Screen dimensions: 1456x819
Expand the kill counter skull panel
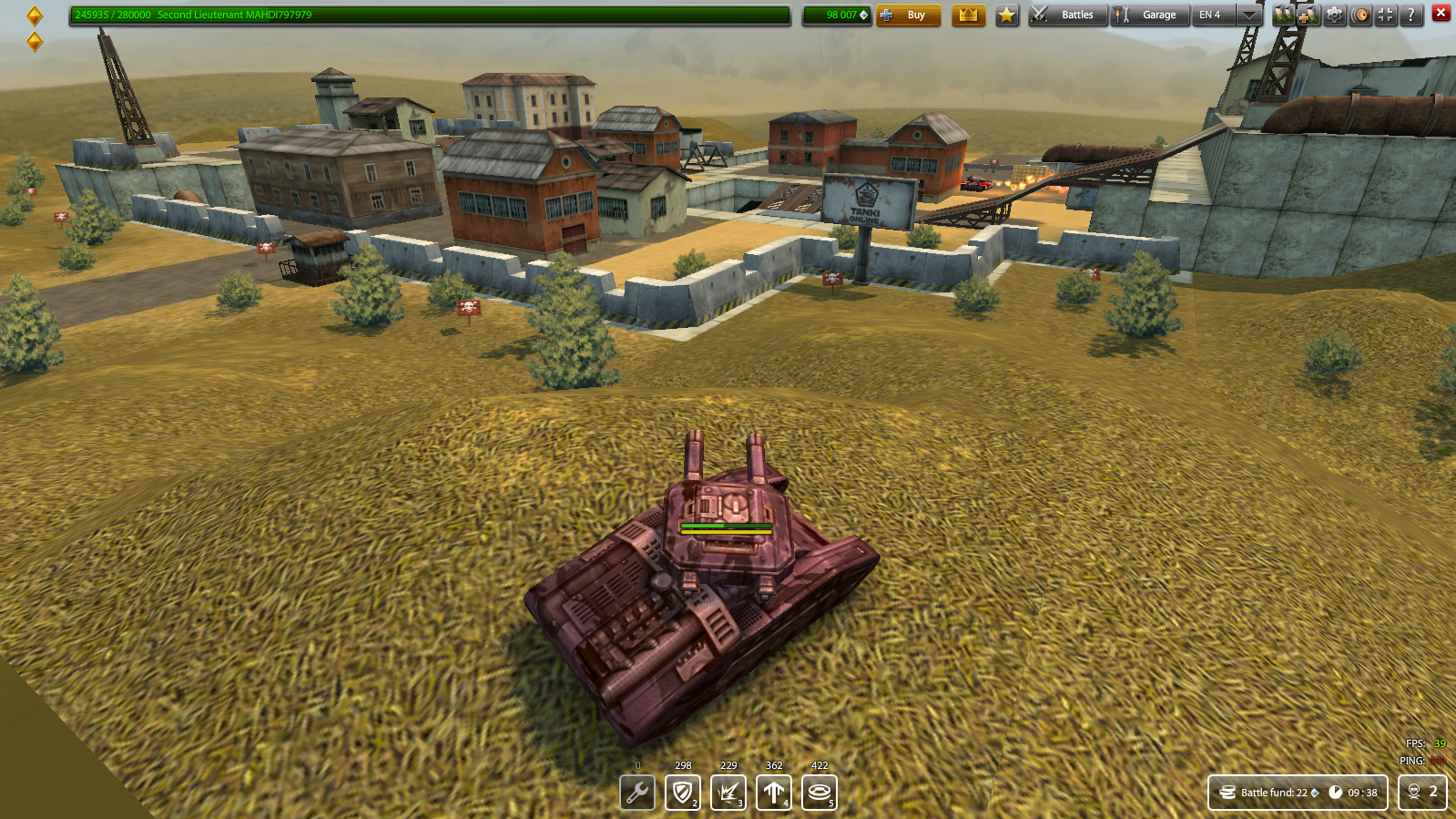tap(1421, 793)
